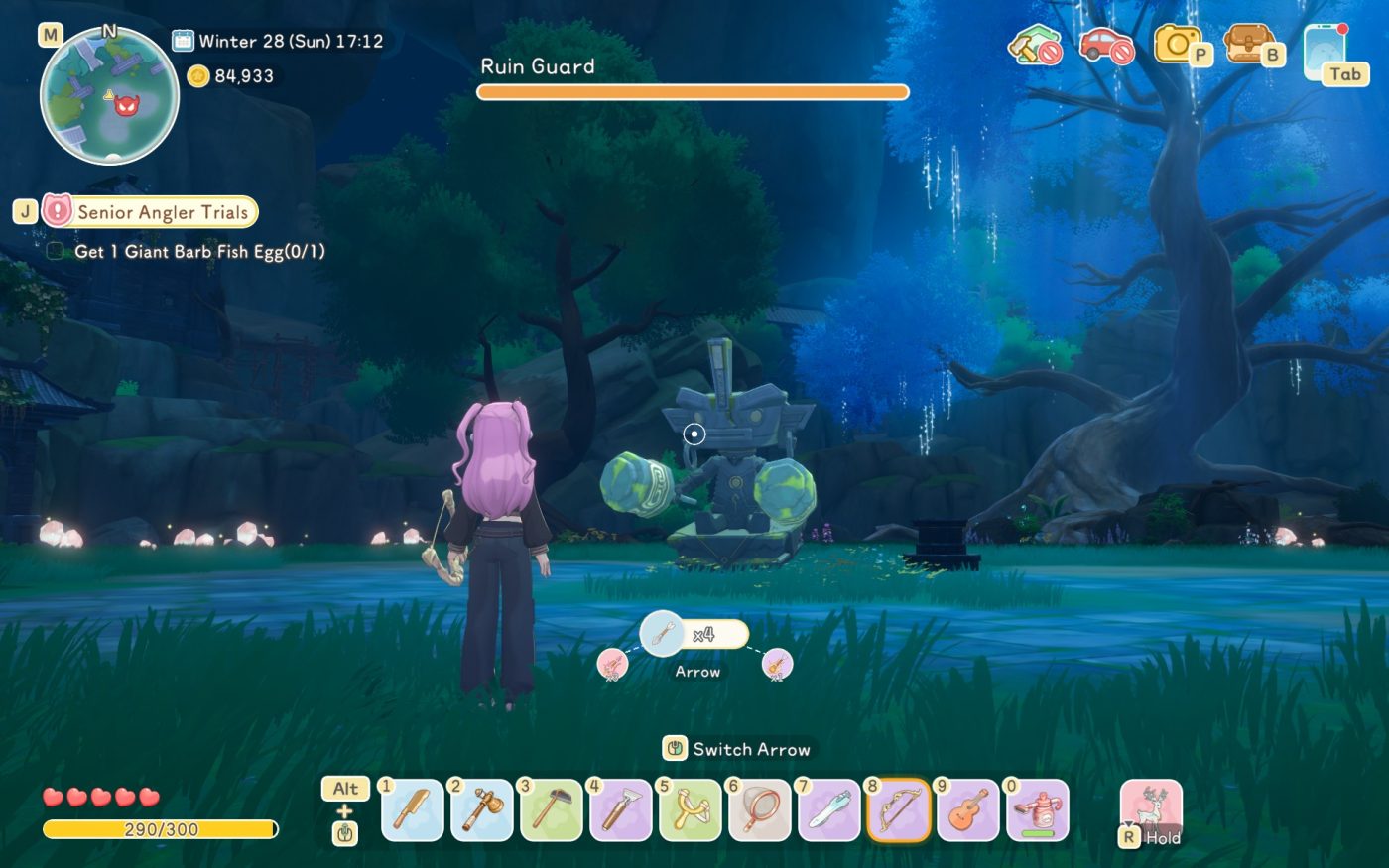This screenshot has width=1389, height=868.
Task: Select the guitar in hotbar slot 9
Action: tap(967, 811)
